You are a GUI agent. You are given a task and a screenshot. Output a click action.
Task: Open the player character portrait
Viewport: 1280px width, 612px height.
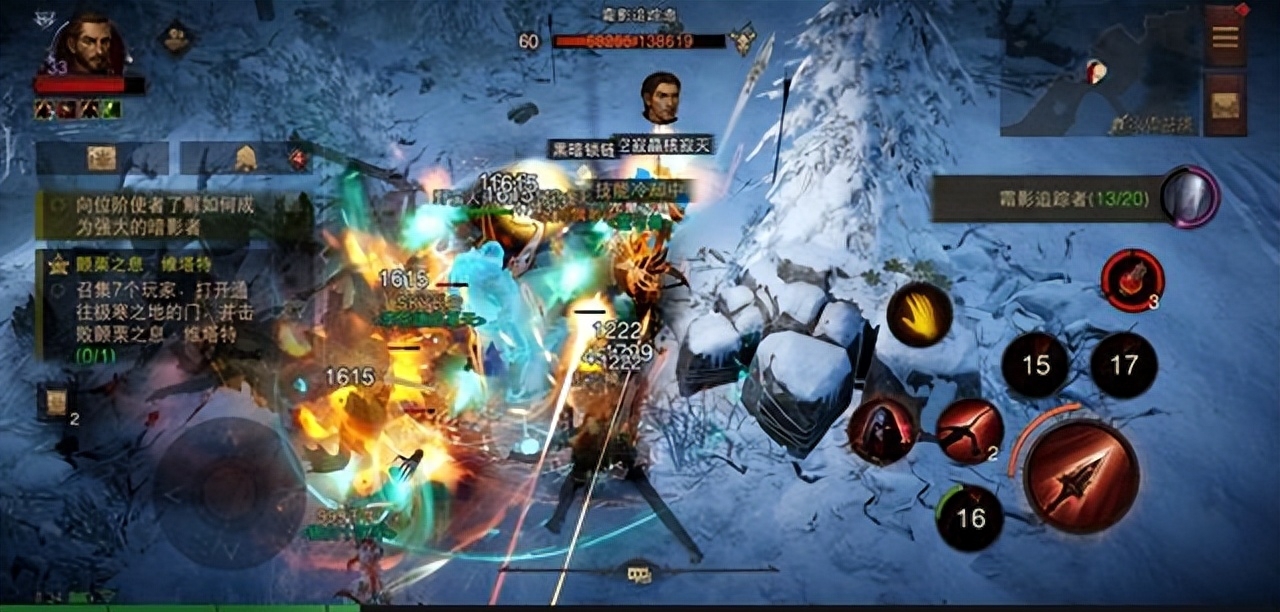click(90, 45)
